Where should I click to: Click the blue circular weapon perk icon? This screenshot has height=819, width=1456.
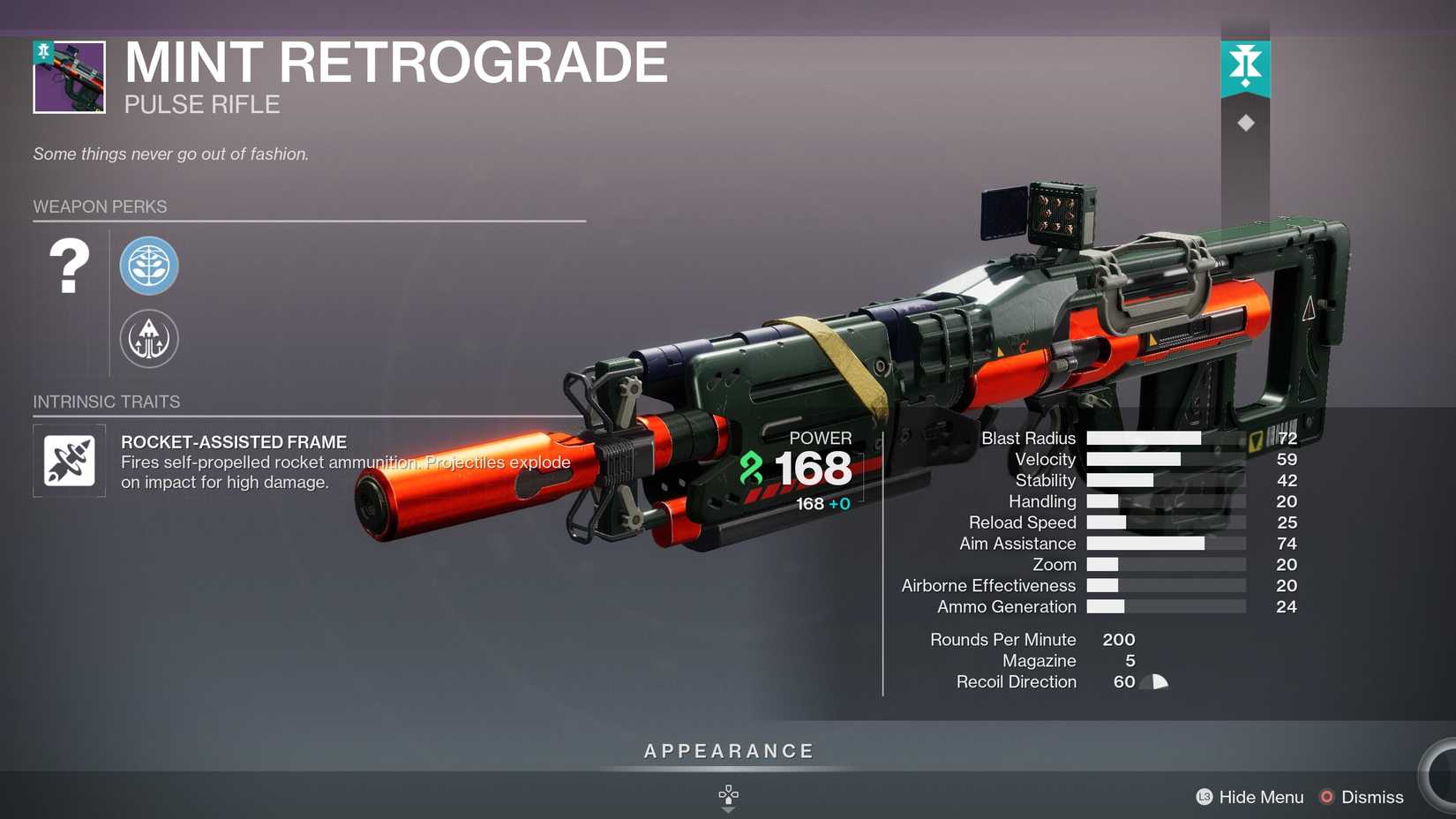pyautogui.click(x=148, y=266)
